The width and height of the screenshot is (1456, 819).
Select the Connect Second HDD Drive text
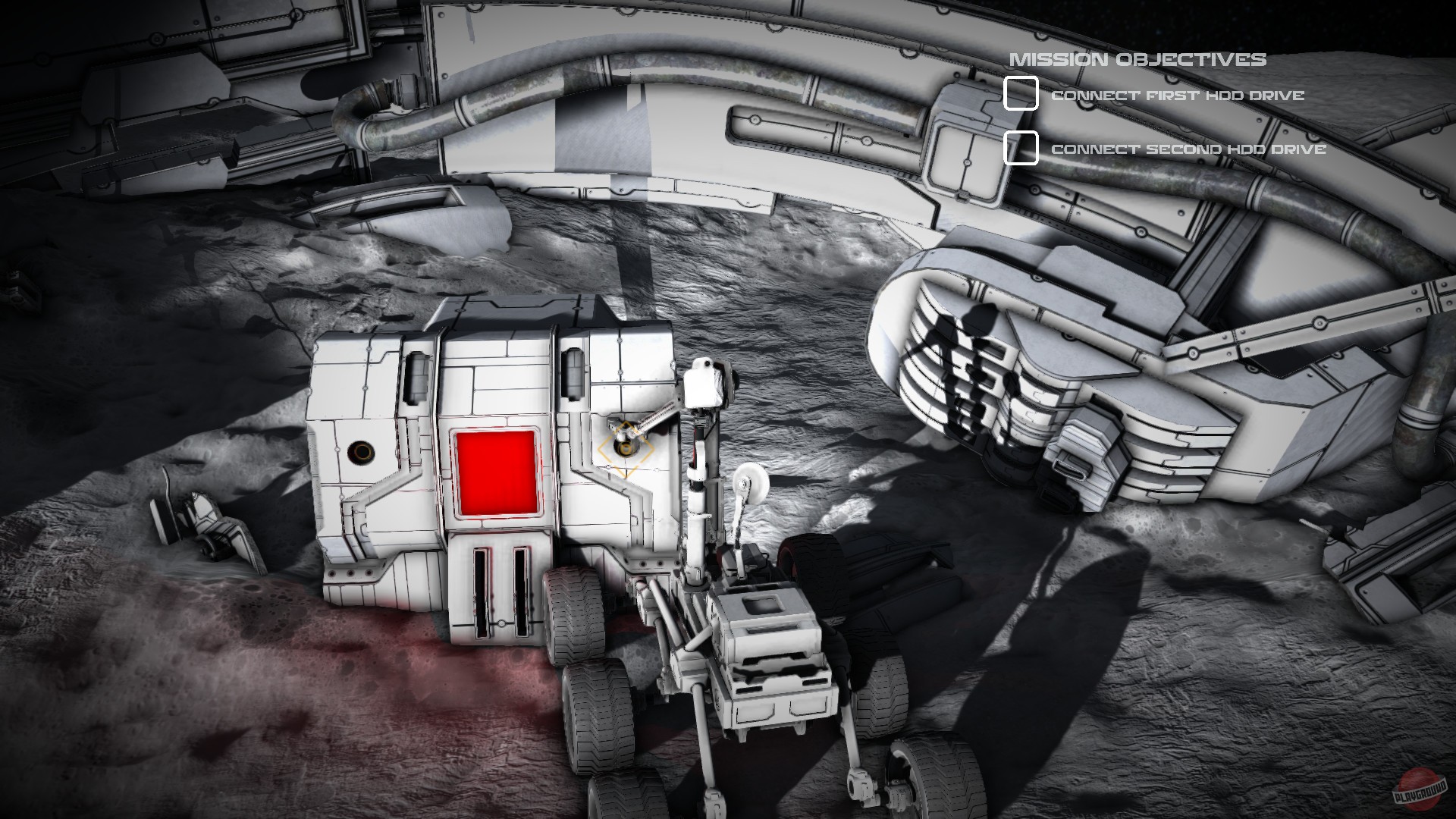point(1188,150)
